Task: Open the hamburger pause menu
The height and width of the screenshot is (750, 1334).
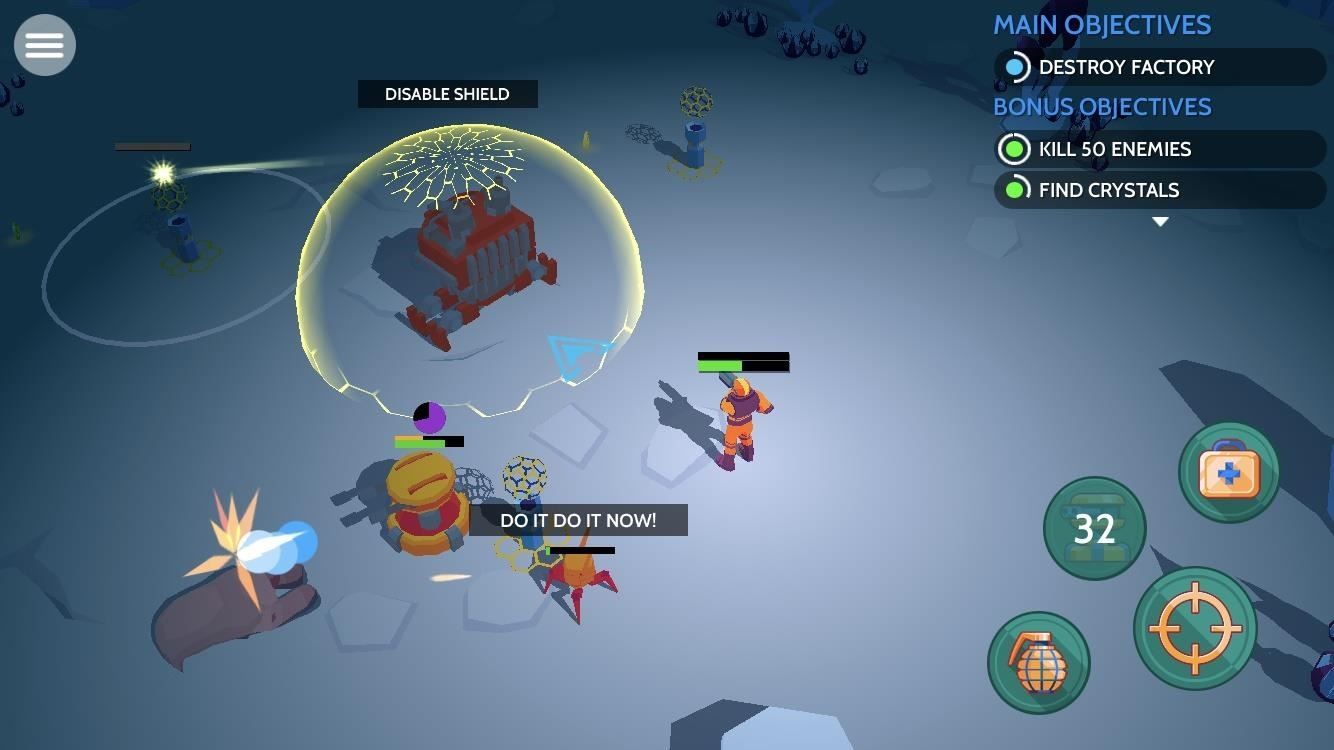Action: (45, 45)
